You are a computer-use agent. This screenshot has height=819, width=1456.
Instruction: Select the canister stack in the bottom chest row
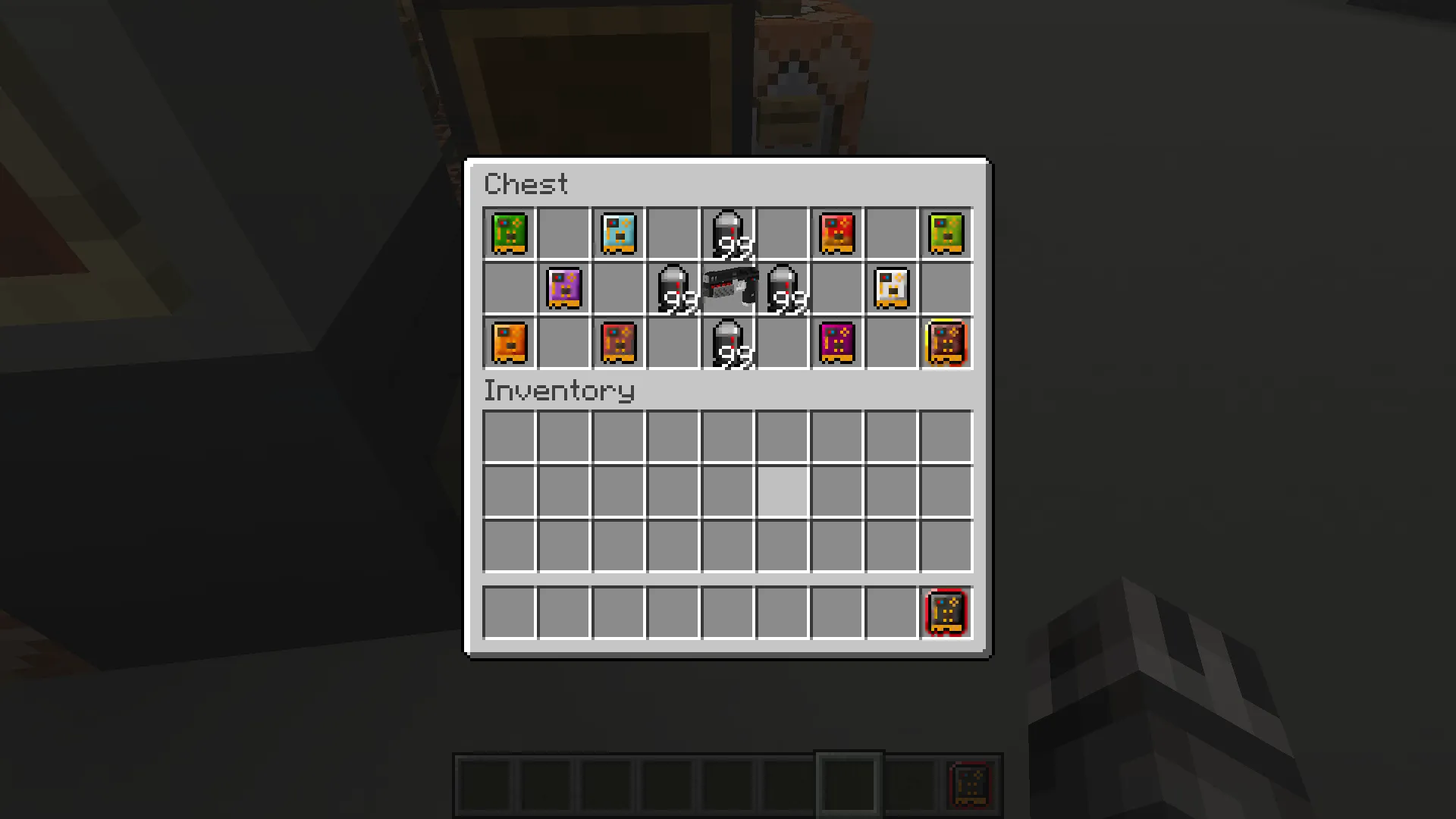pyautogui.click(x=726, y=343)
